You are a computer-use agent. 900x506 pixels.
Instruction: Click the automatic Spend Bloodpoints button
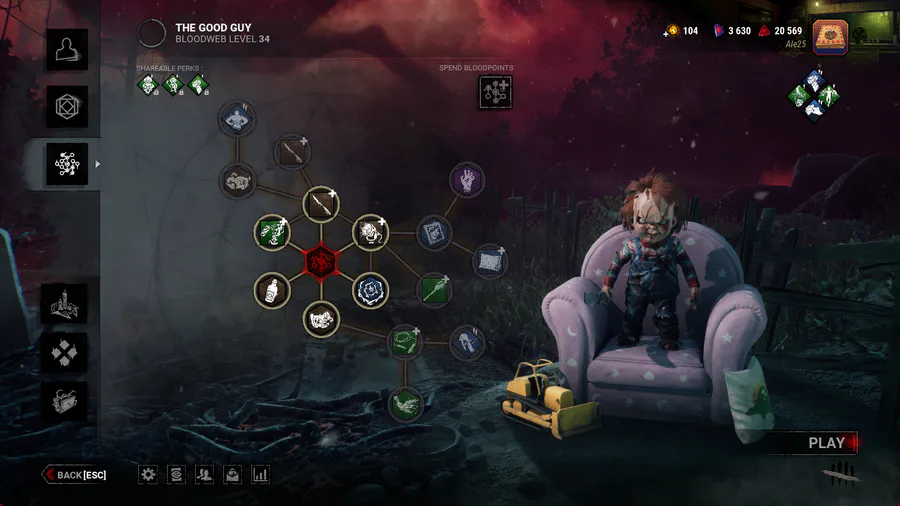coord(495,92)
